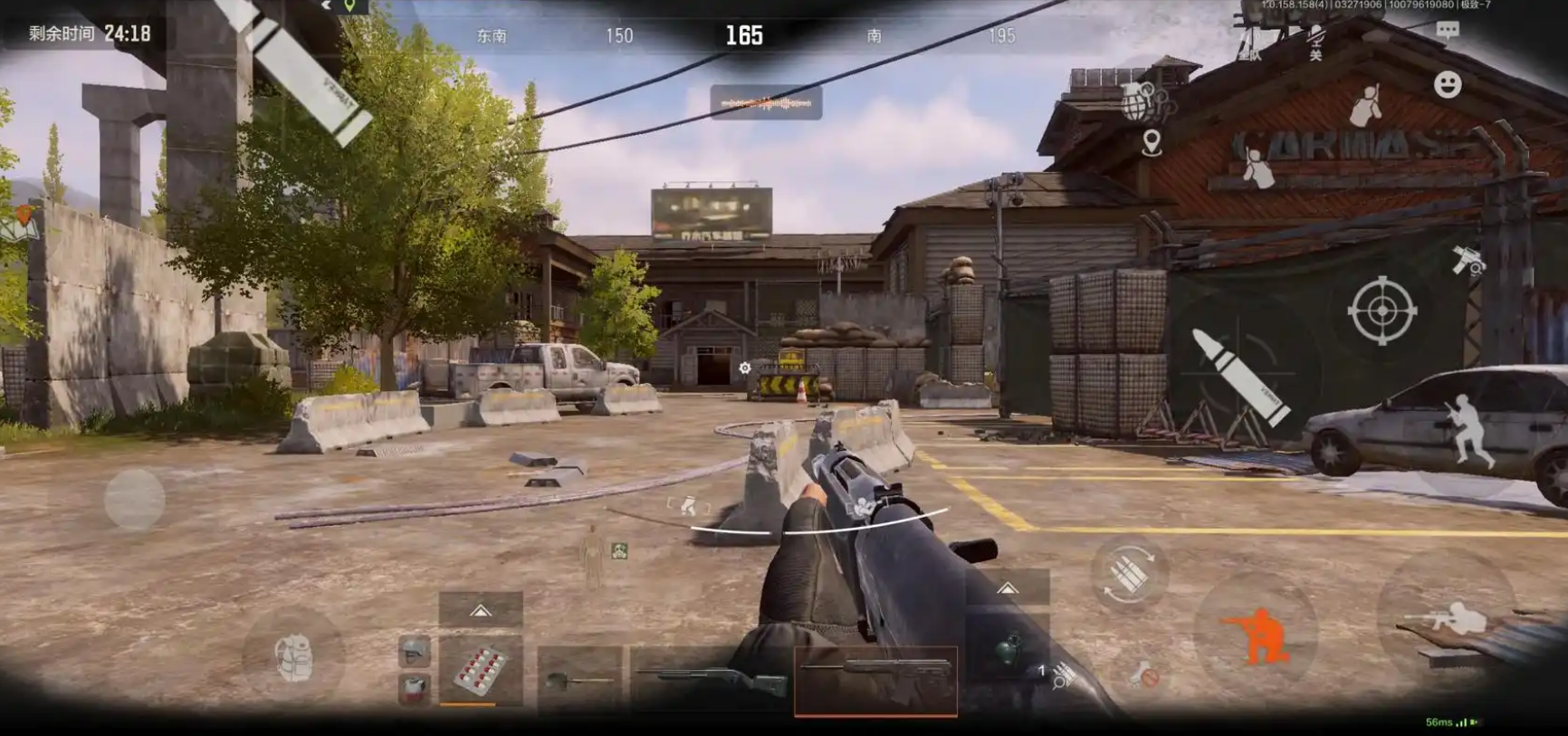Tap the ammo swap reload button

(x=1129, y=574)
